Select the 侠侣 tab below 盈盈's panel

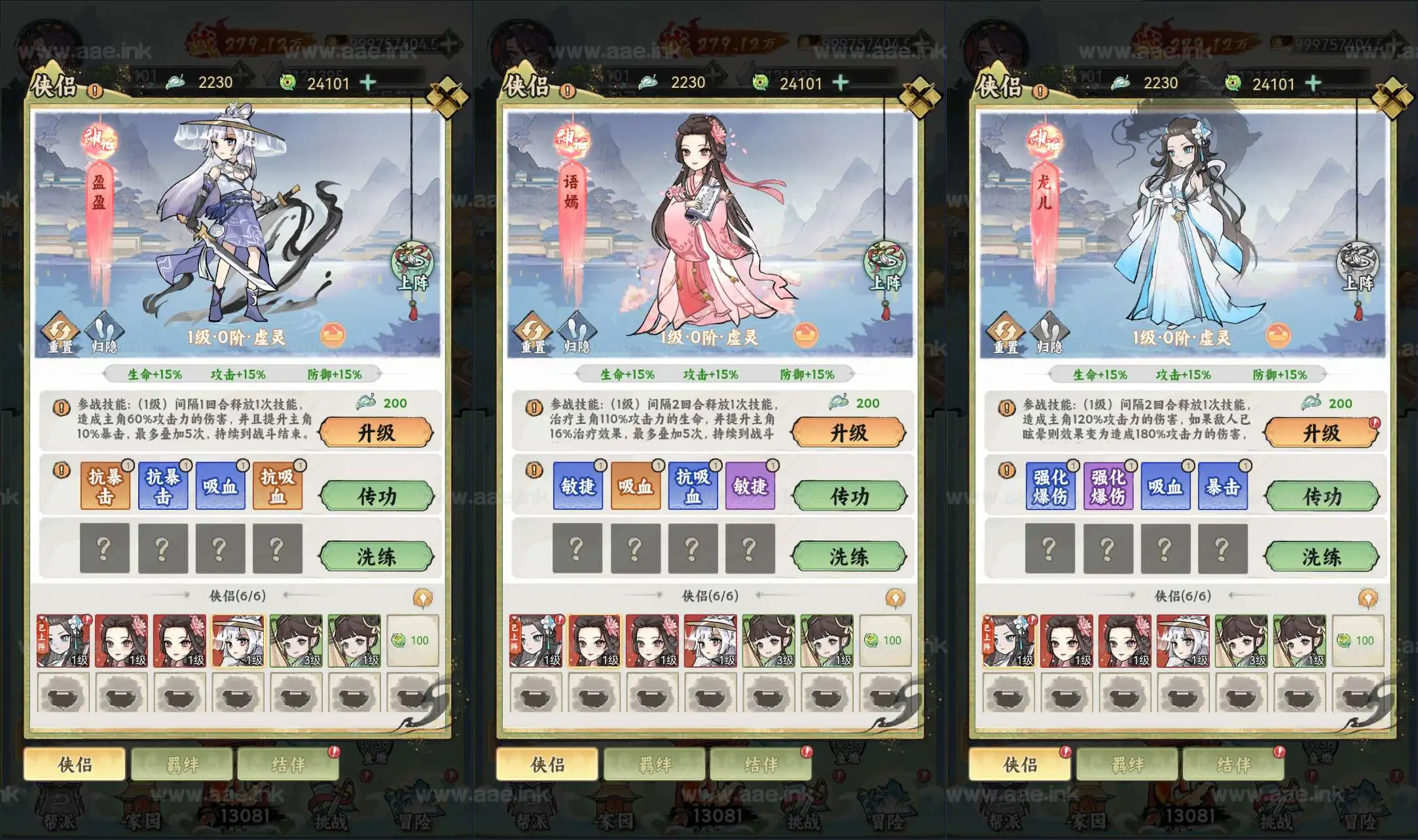tap(75, 764)
